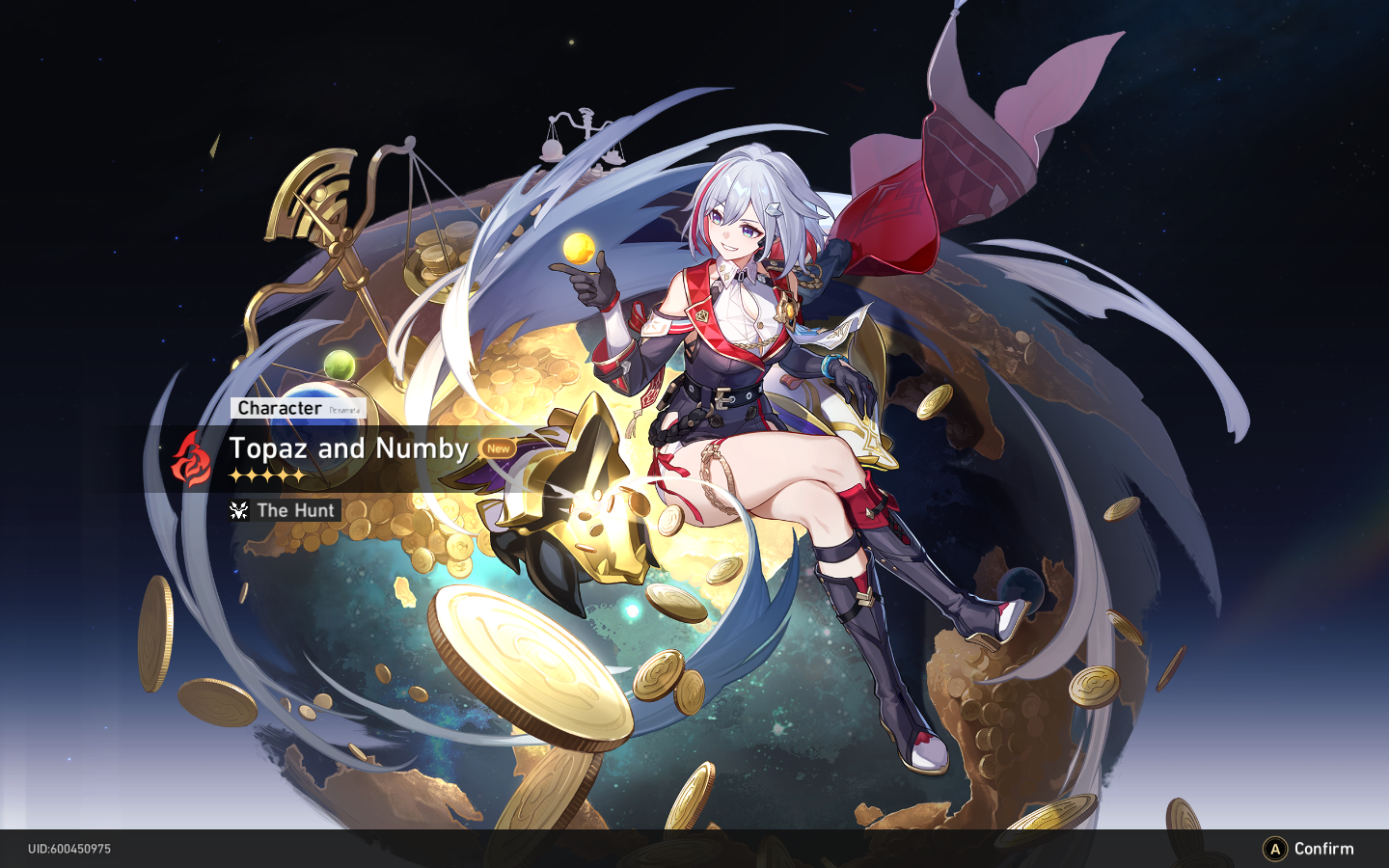Select the Character category tab
Screen dimensions: 1389x868
278,408
